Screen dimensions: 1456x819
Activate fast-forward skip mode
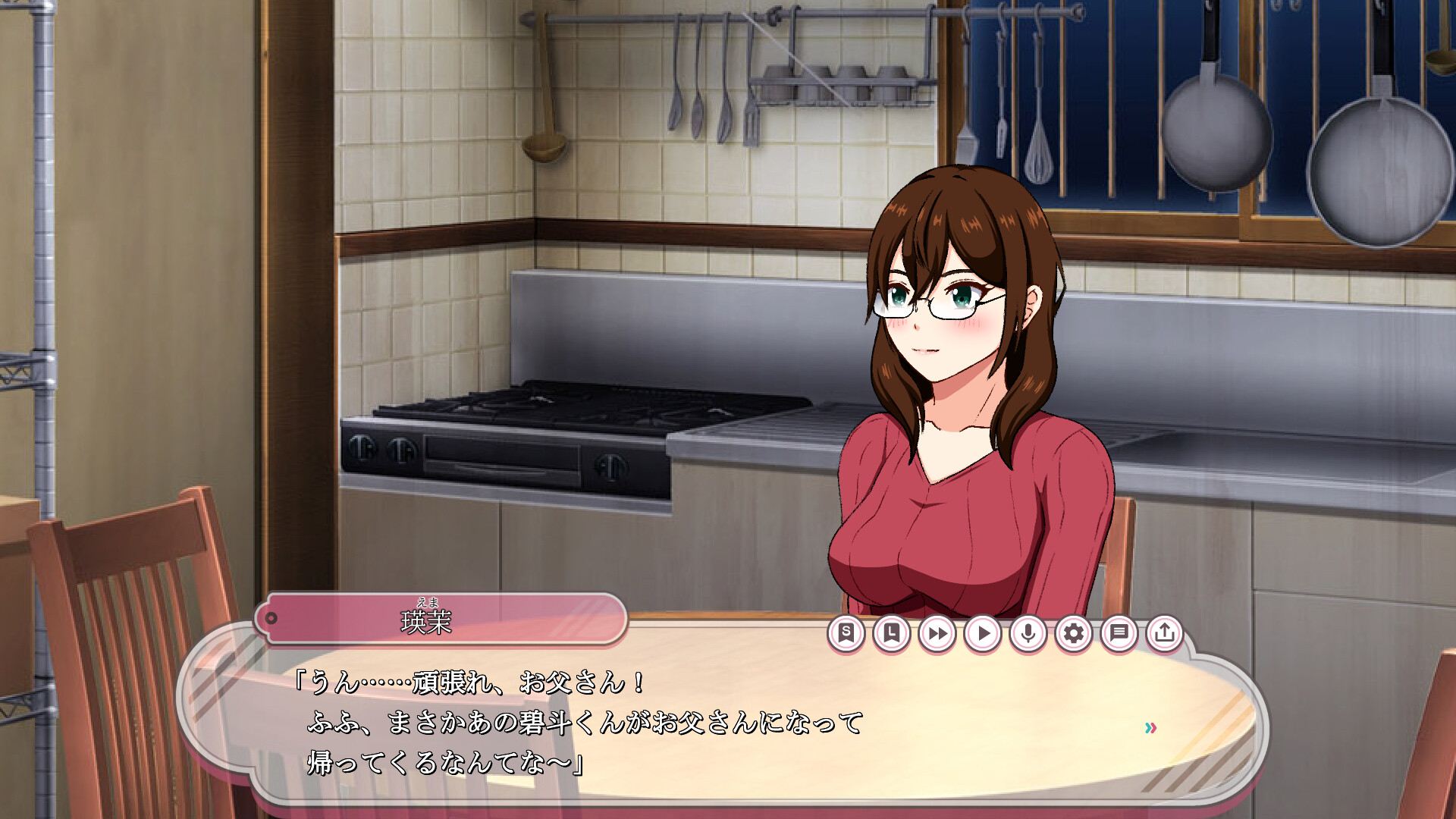coord(937,633)
